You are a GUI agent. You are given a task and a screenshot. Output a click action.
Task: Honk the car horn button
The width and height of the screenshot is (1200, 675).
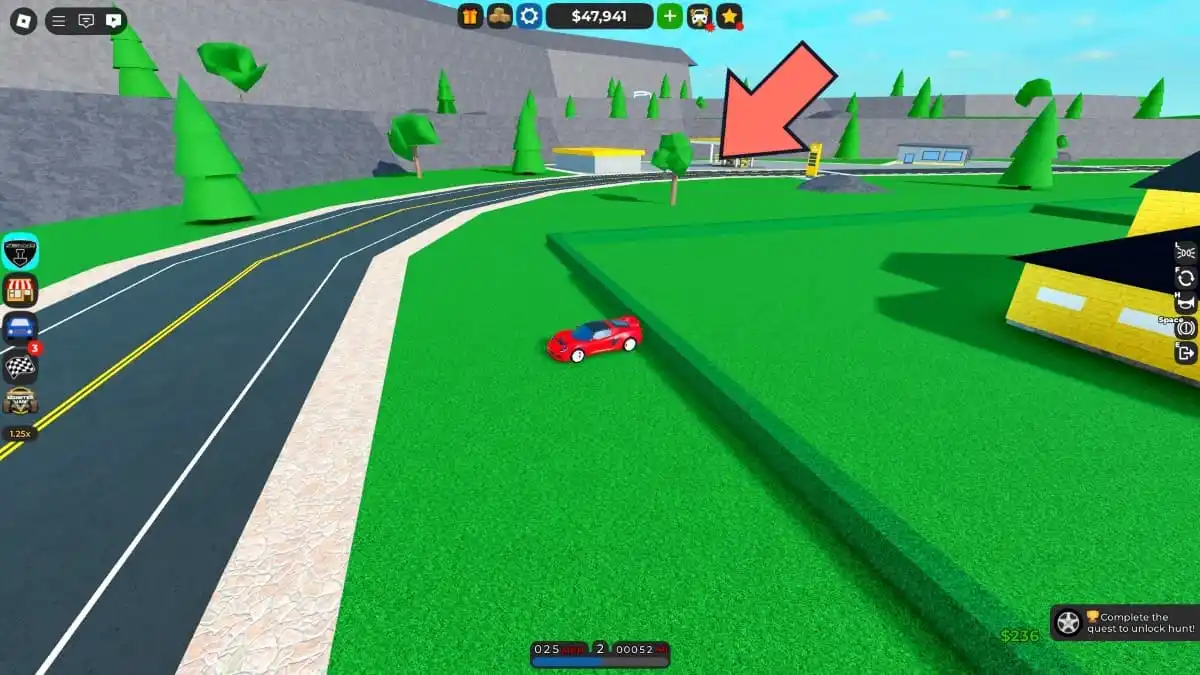pyautogui.click(x=1186, y=303)
